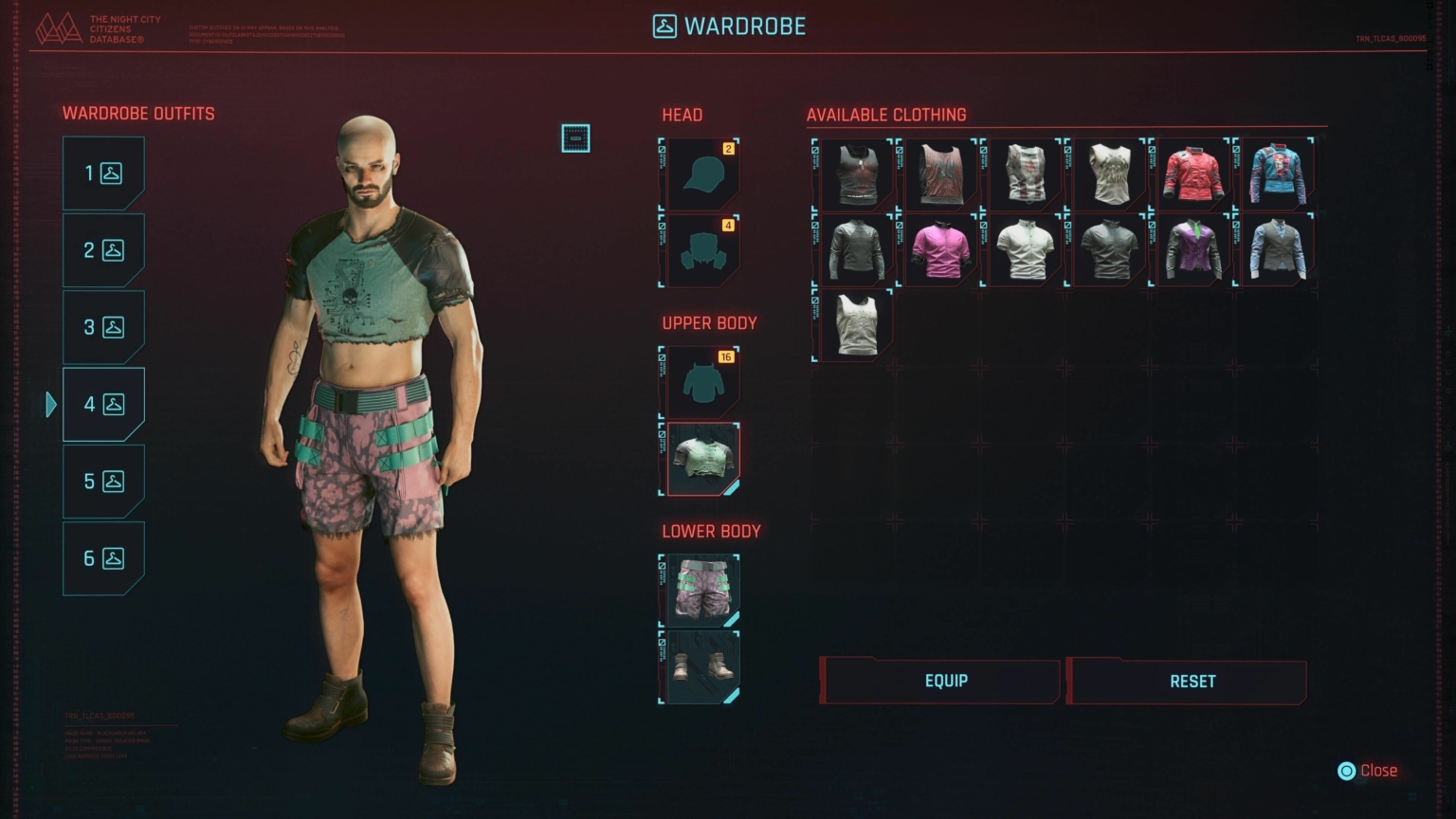
Task: Select outfit slot 6
Action: tap(102, 558)
